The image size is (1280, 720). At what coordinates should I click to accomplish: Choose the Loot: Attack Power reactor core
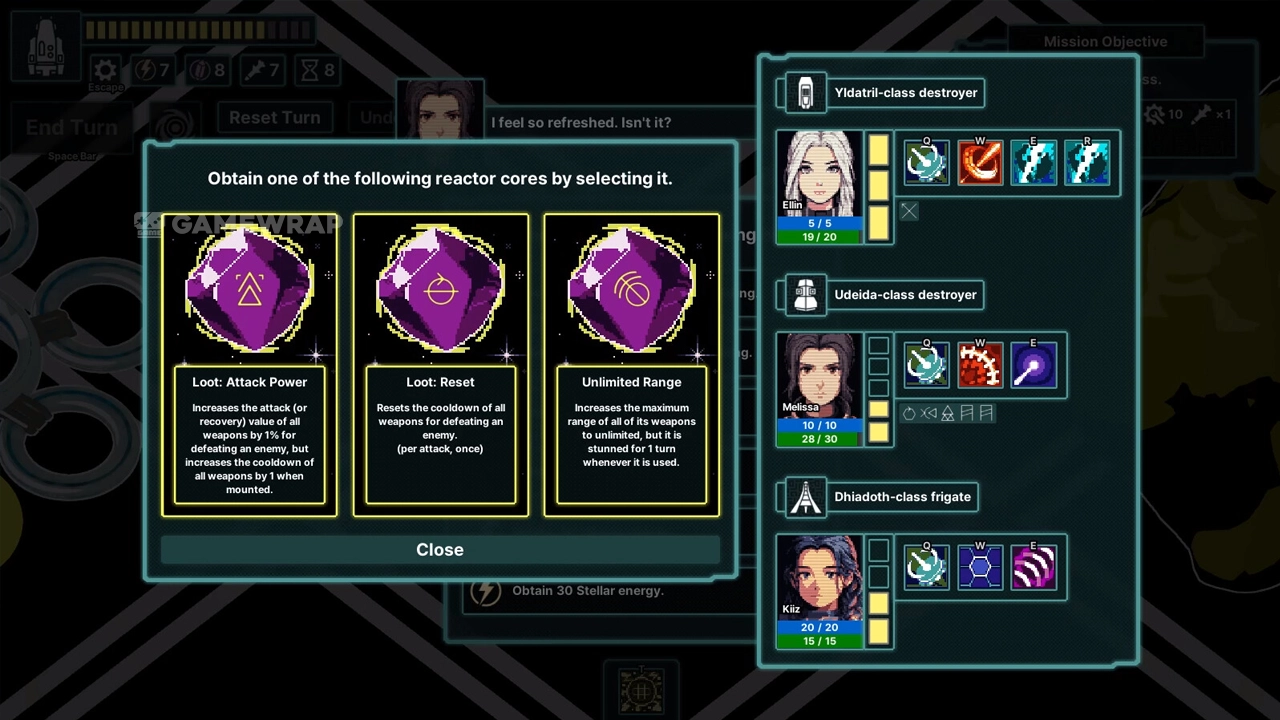point(249,365)
